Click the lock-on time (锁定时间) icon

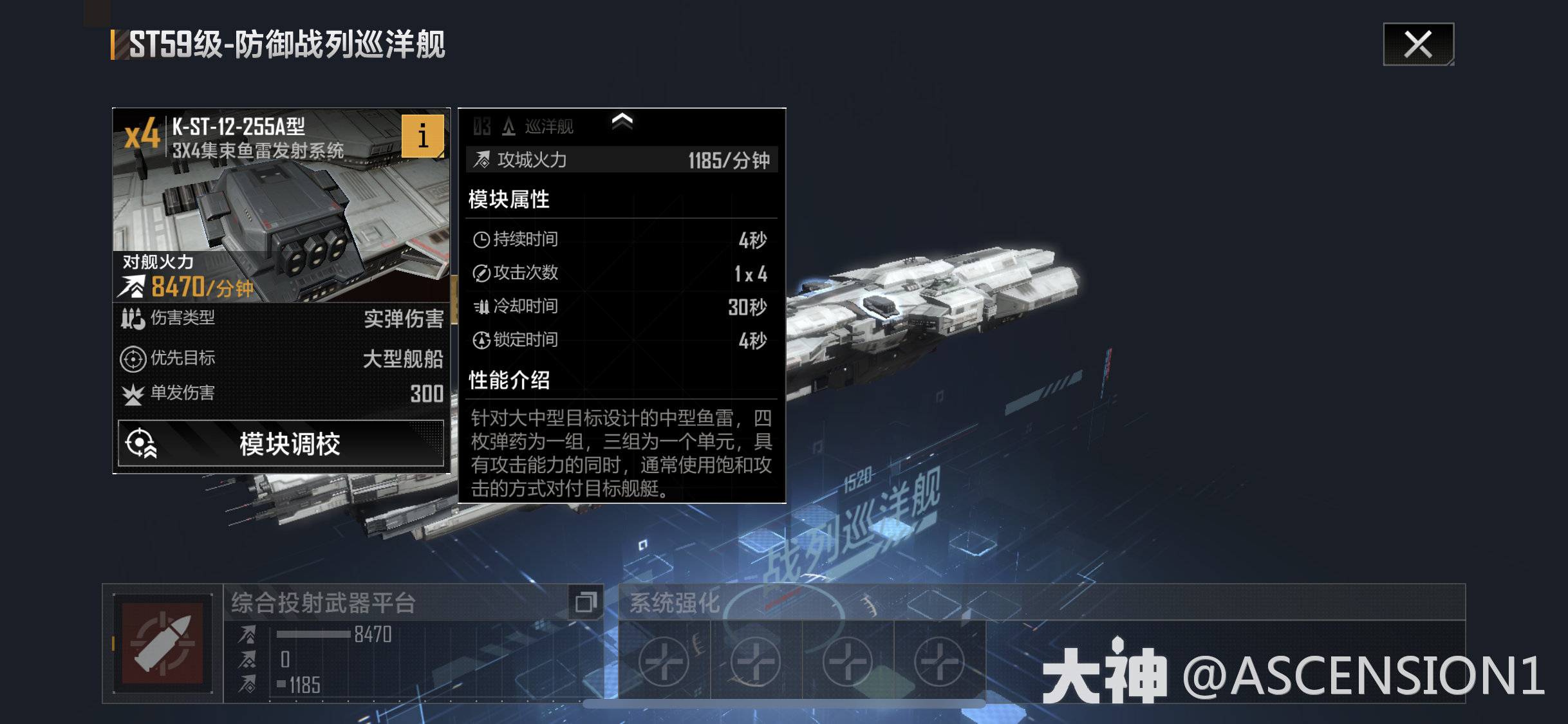click(x=481, y=340)
